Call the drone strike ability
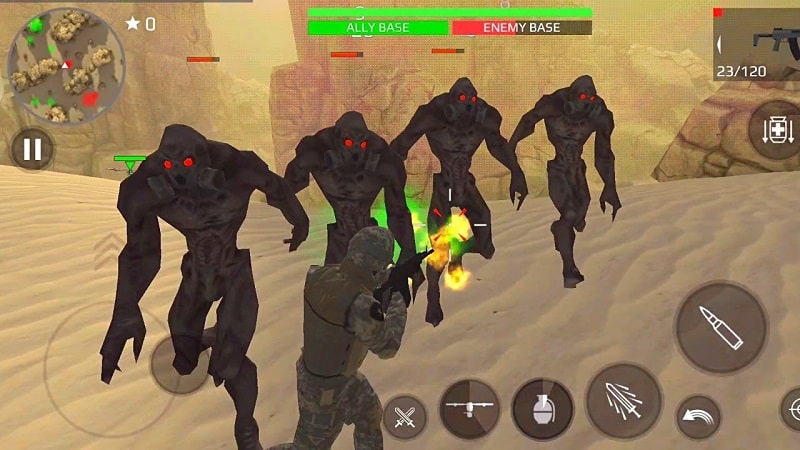The image size is (800, 450). (470, 409)
